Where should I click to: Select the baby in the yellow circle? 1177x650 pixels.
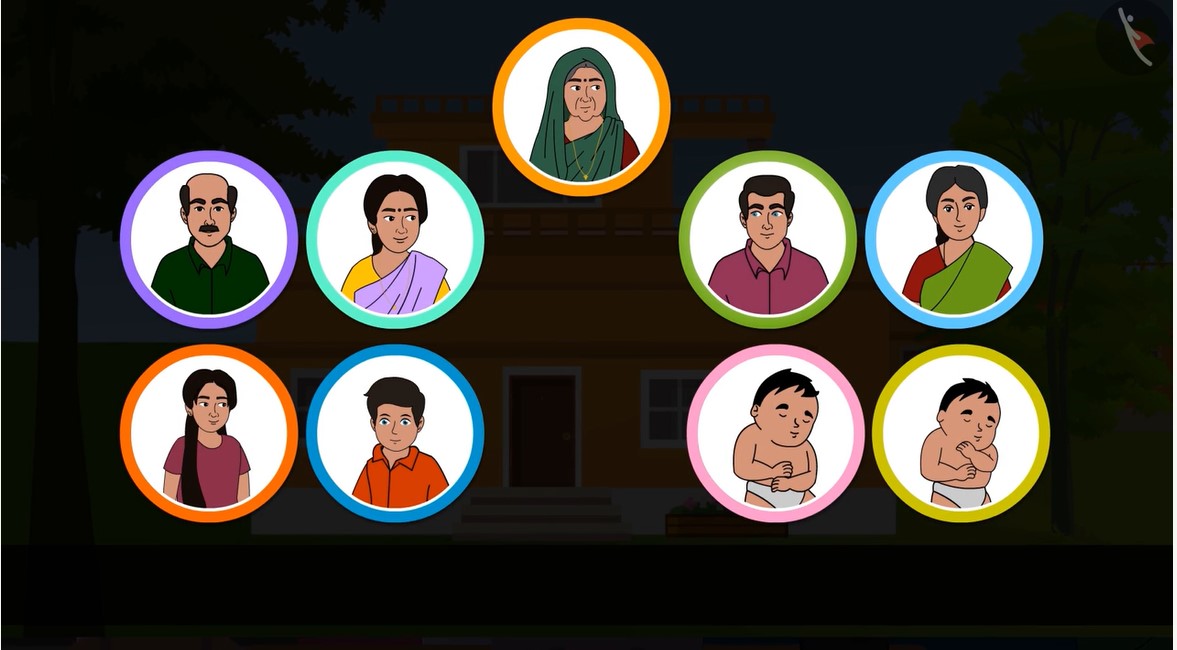961,433
